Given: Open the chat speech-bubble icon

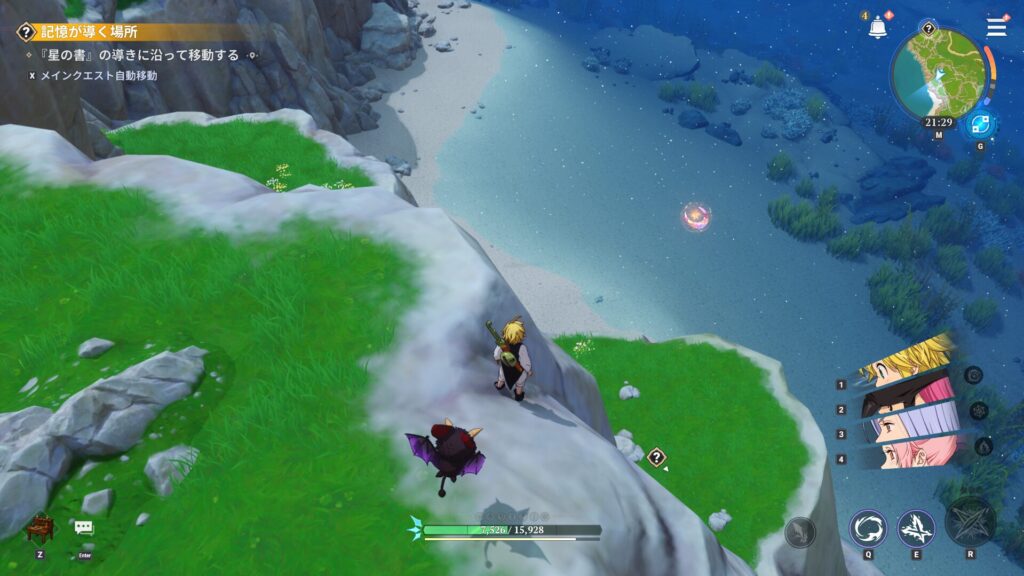Looking at the screenshot, I should coord(83,527).
